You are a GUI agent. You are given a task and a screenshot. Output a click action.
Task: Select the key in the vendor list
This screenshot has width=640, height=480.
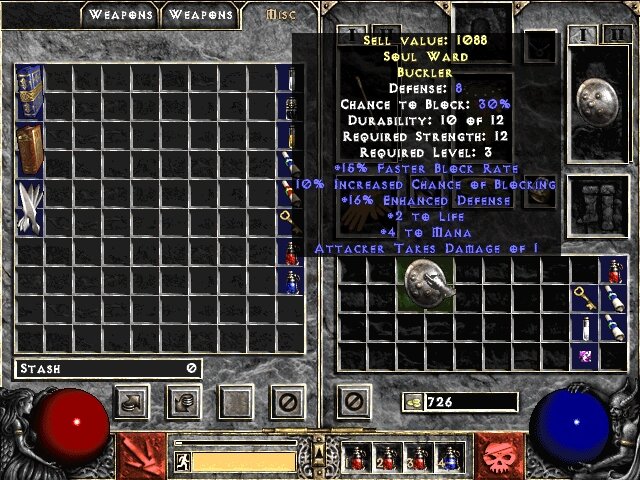pyautogui.click(x=288, y=216)
